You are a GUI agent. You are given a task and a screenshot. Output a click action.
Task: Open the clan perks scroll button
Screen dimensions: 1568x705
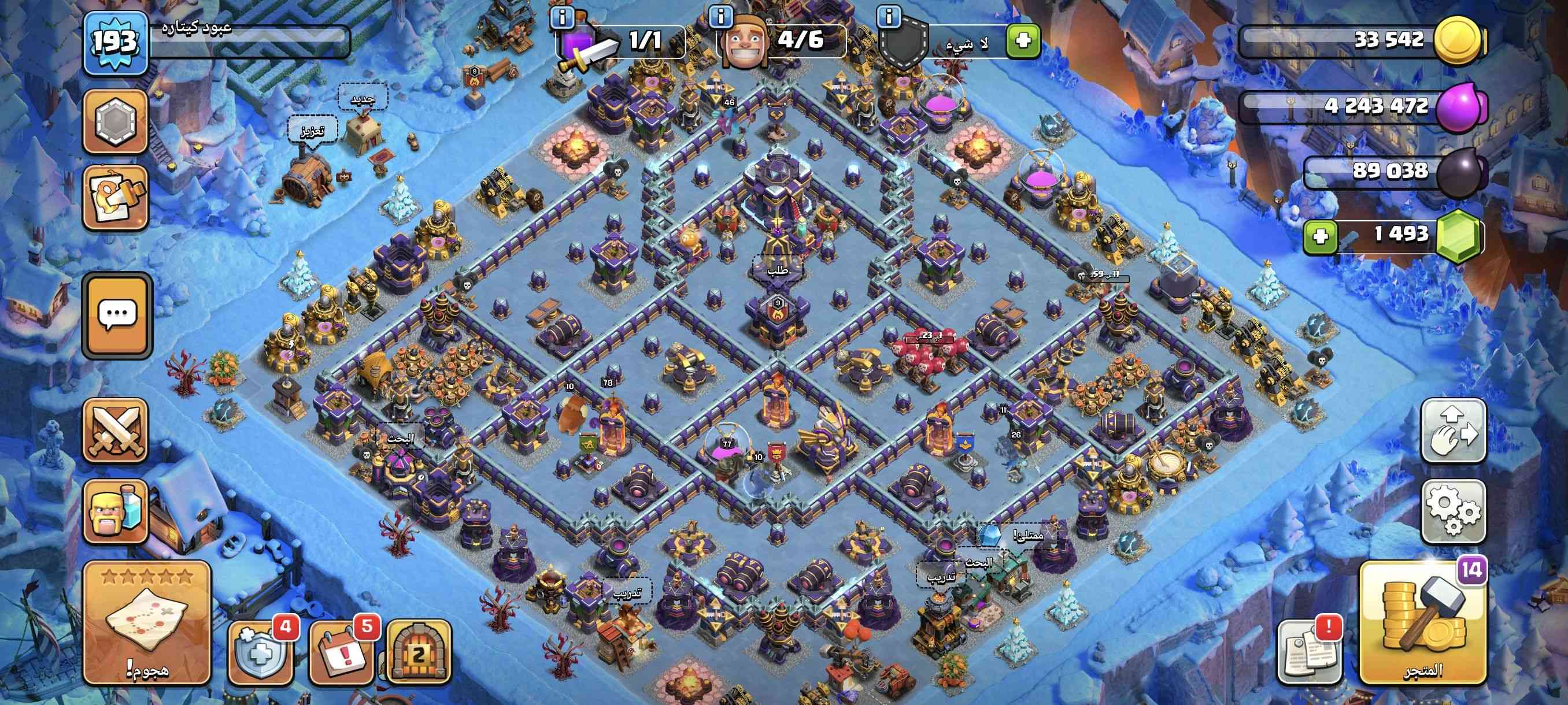click(115, 198)
